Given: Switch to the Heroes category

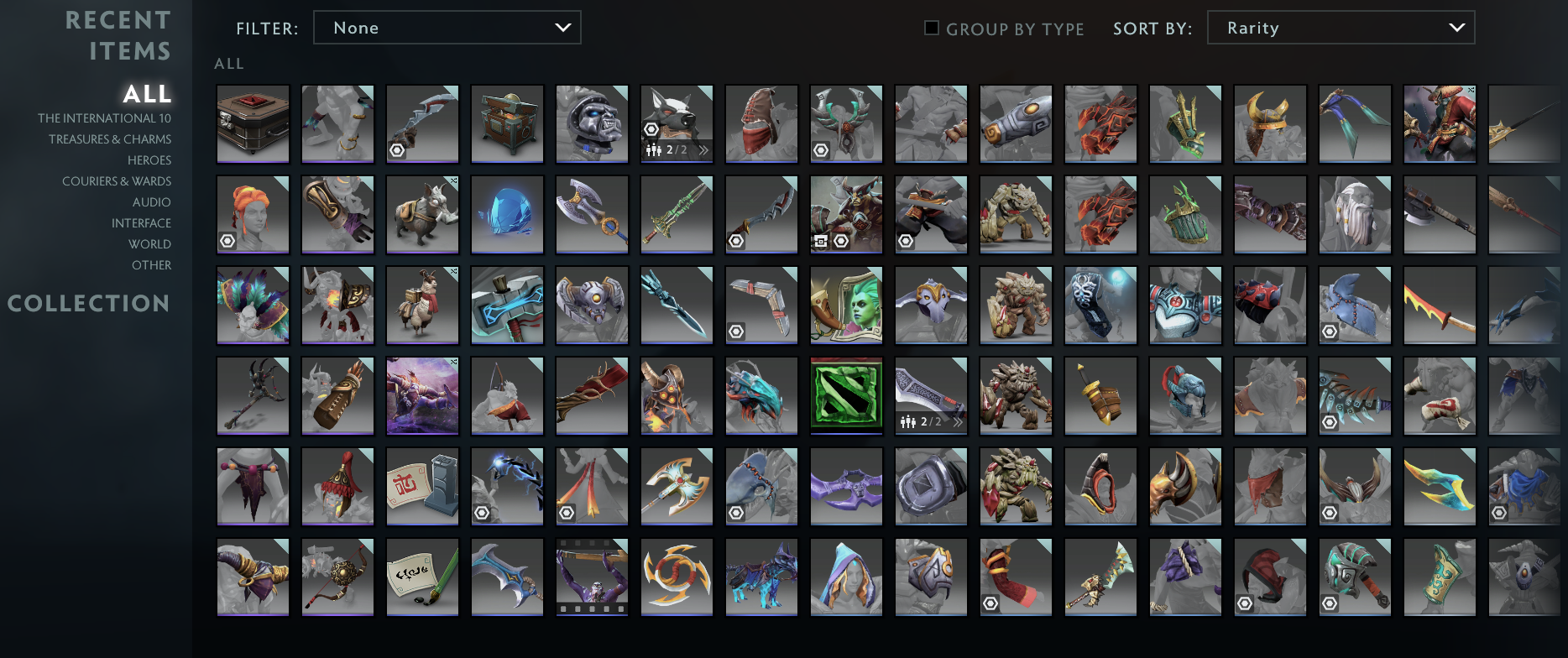Looking at the screenshot, I should pos(149,159).
